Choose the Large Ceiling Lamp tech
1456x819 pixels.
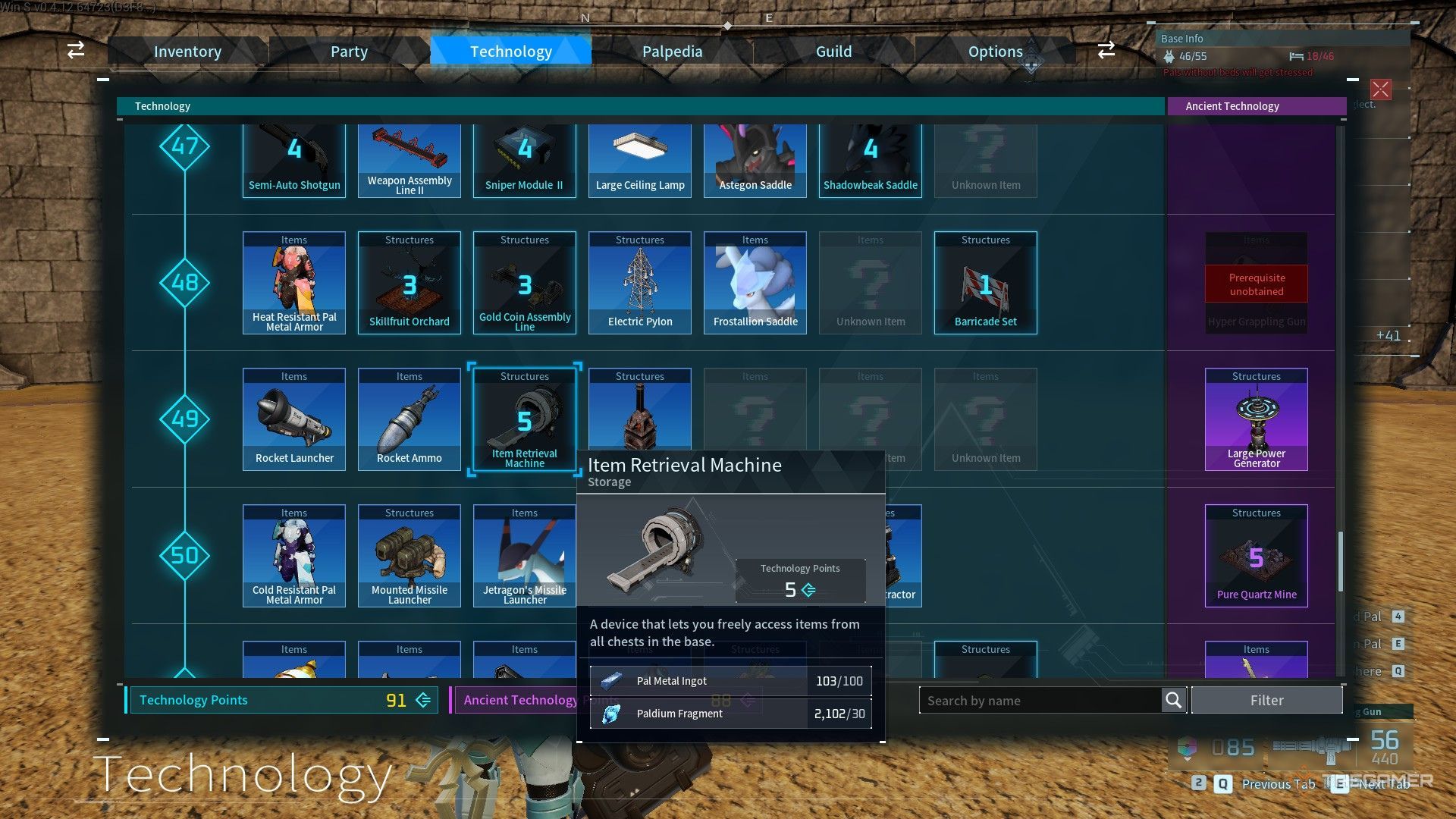coord(639,158)
